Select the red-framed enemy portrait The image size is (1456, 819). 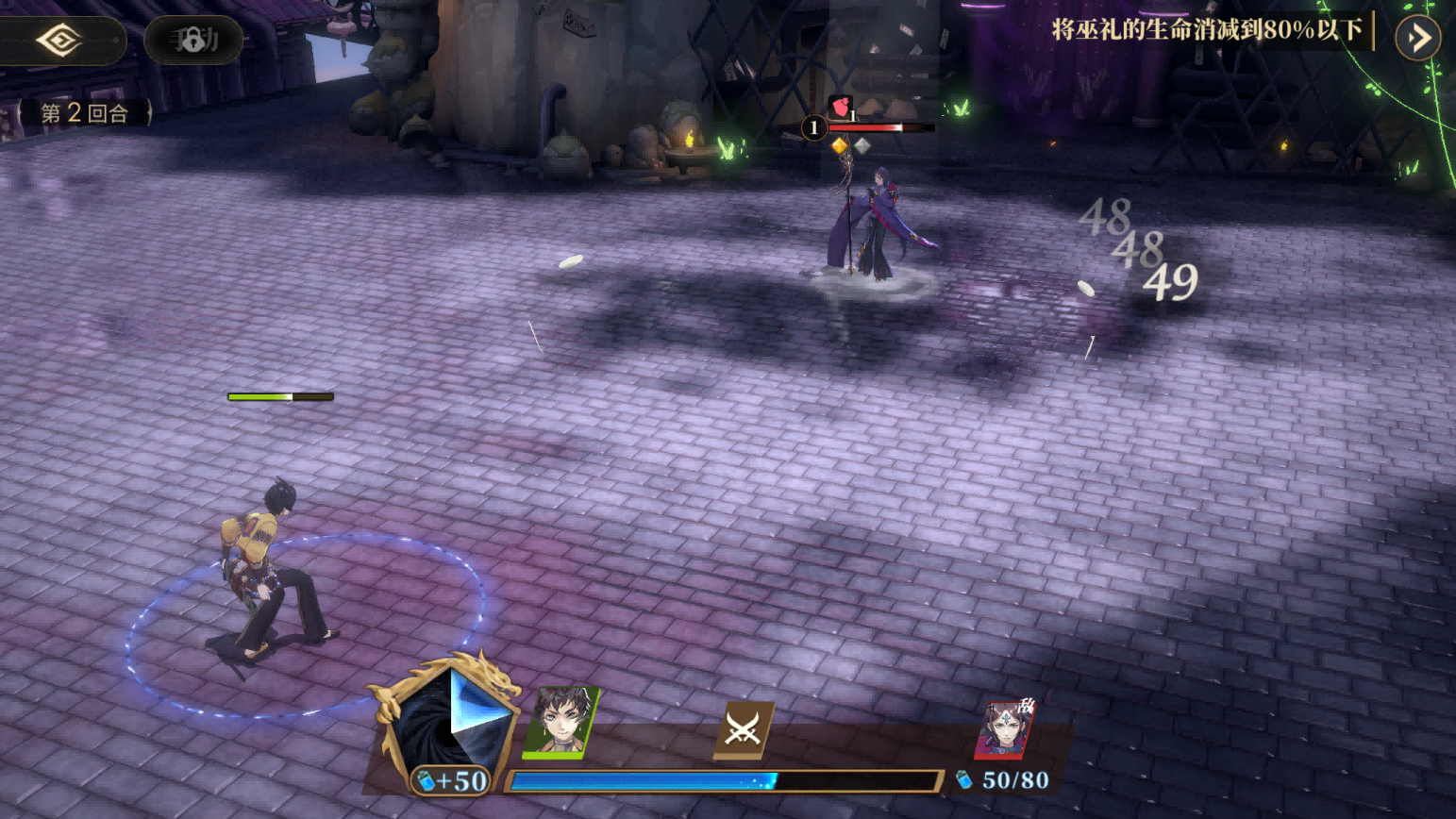[x=1005, y=729]
